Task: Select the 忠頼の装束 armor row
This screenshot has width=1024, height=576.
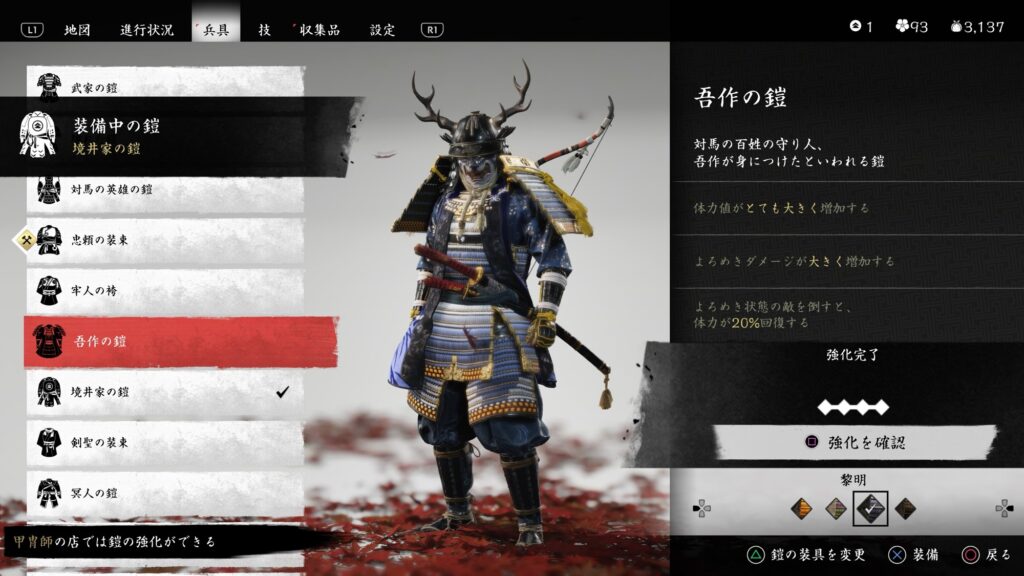Action: [x=165, y=240]
